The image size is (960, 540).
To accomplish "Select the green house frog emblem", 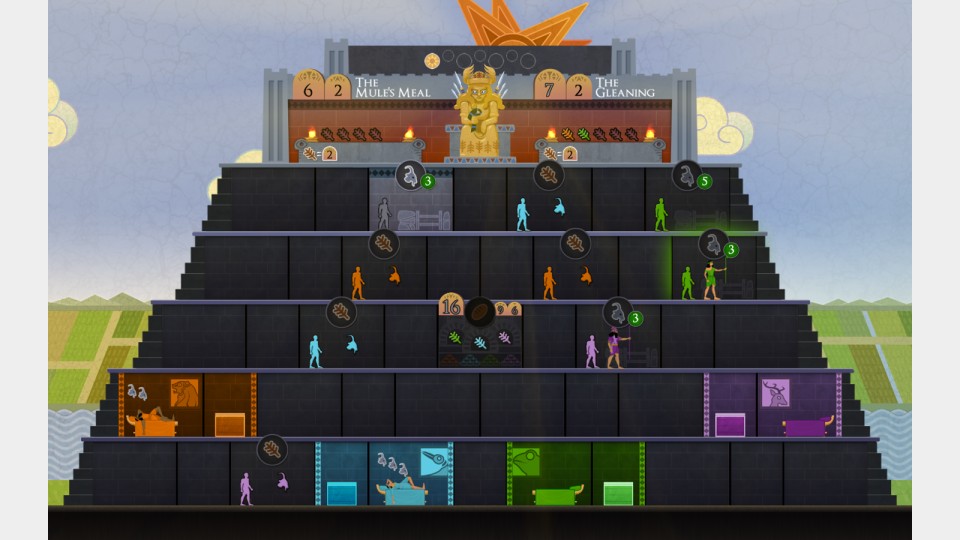I will 526,461.
